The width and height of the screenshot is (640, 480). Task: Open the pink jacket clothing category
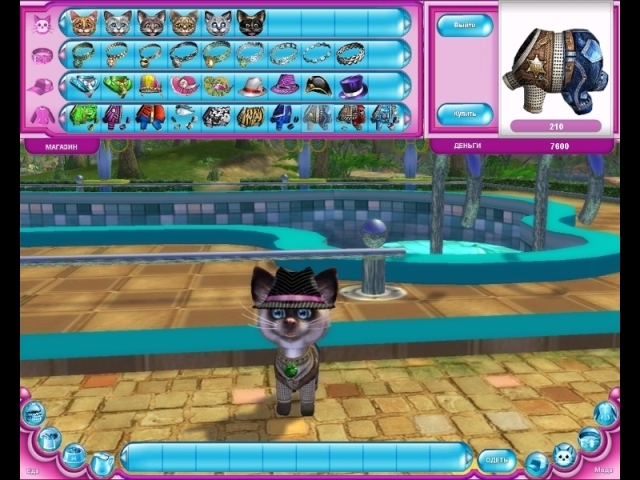43,117
